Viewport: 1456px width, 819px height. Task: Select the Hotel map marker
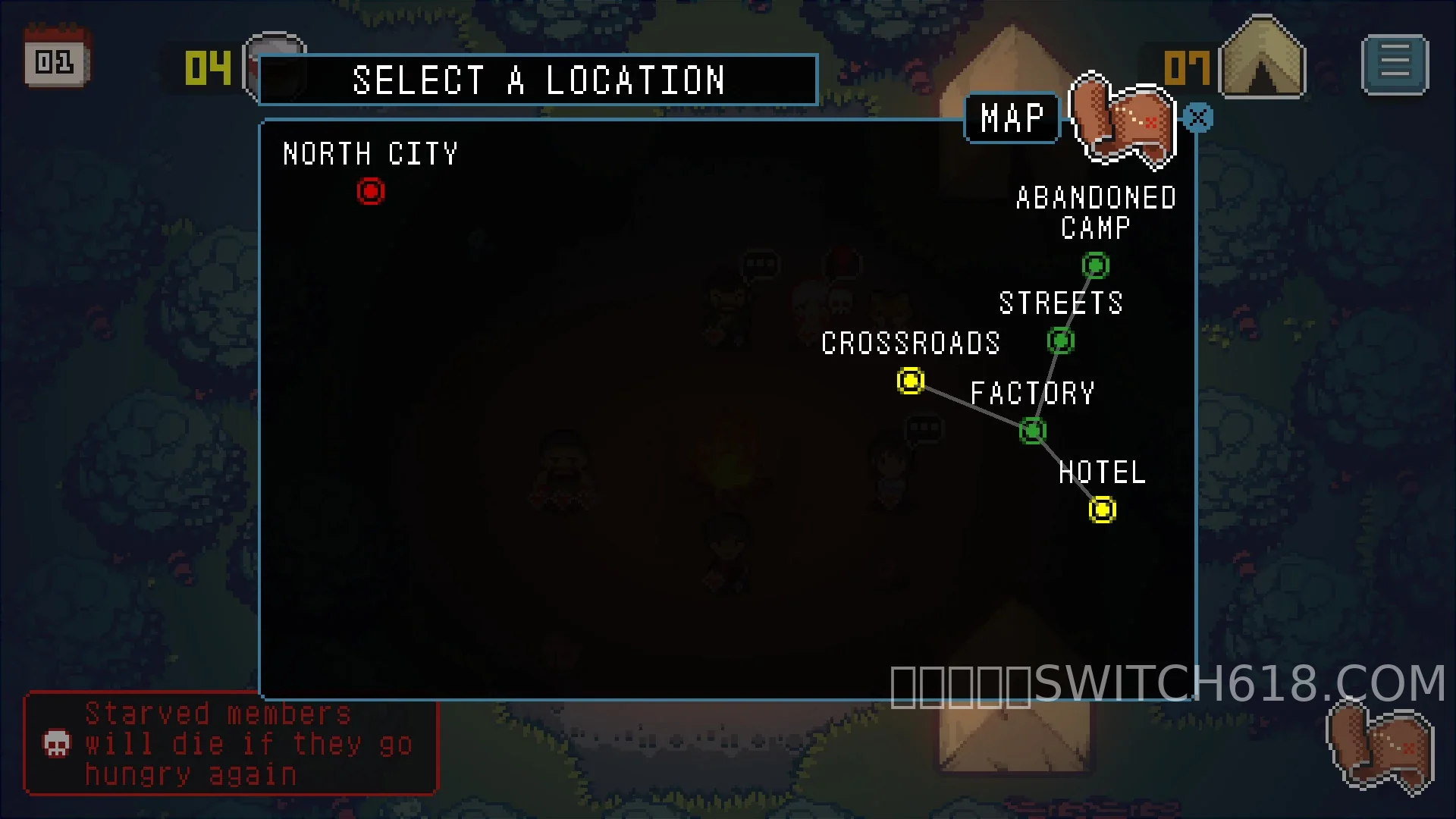(x=1102, y=510)
